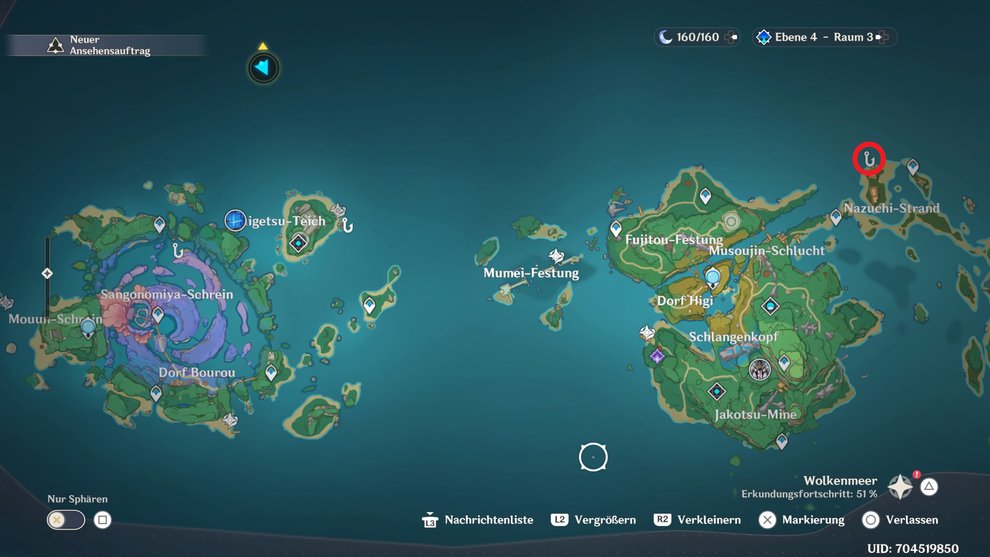Select the waypoint west of Fujitou-Festung
Viewport: 990px width, 557px height.
pos(616,229)
